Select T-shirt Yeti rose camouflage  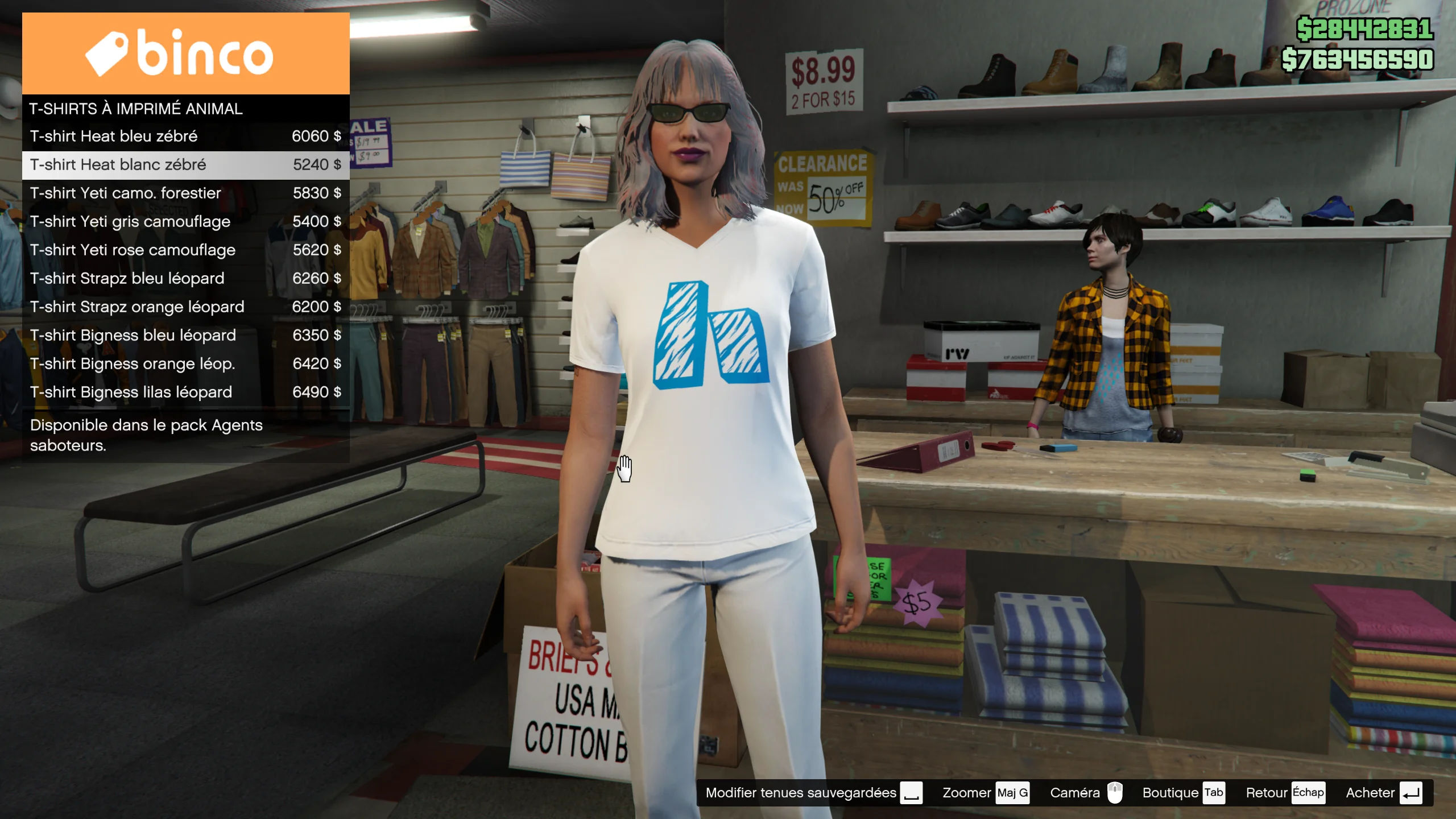tap(185, 250)
